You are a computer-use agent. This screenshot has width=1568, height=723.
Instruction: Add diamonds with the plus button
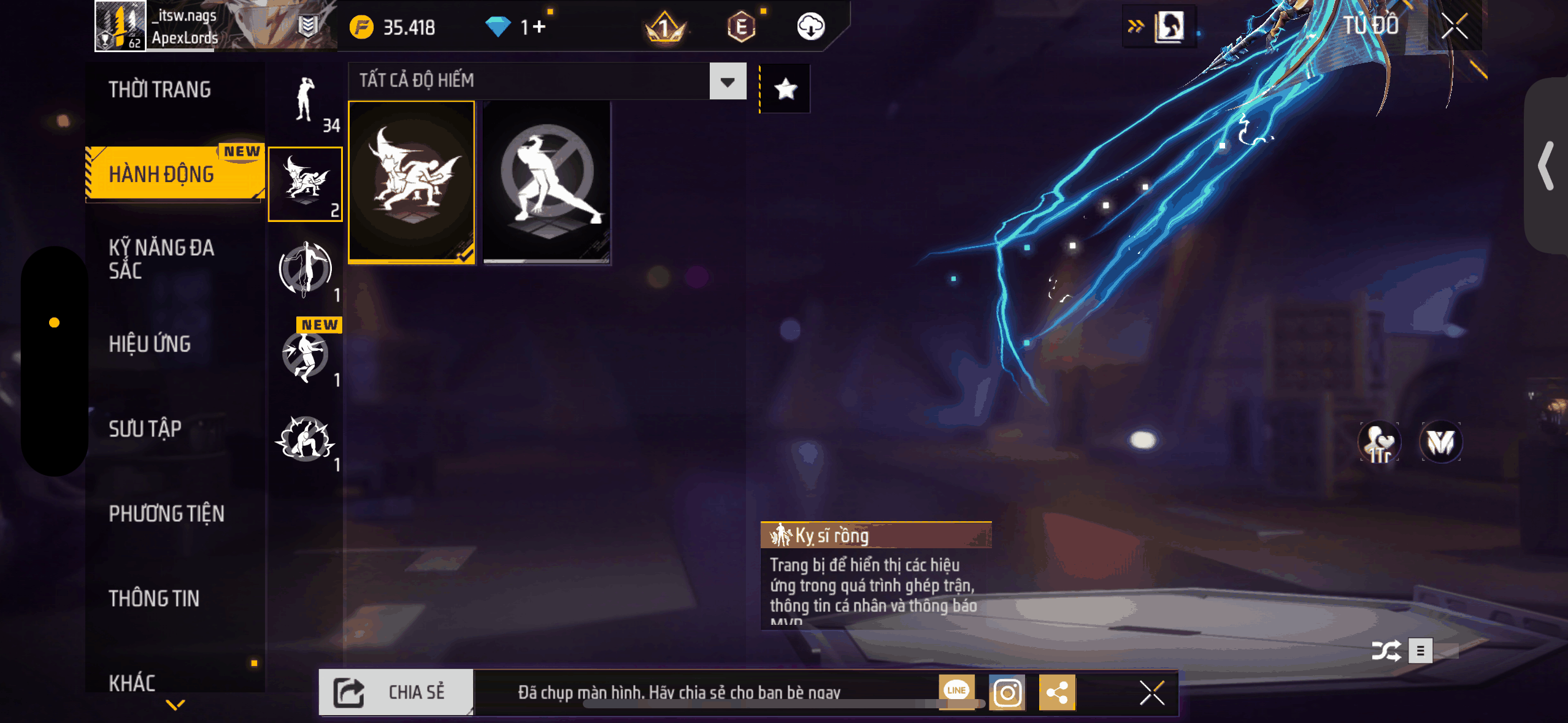click(539, 27)
